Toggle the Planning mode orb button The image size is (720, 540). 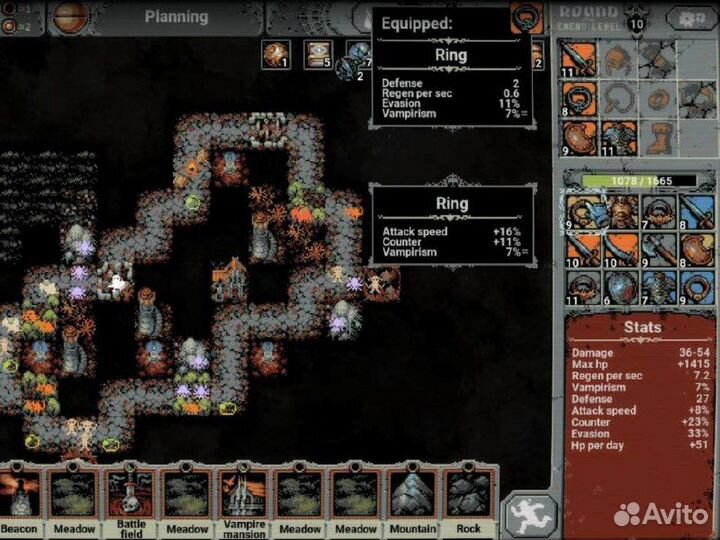click(x=71, y=17)
